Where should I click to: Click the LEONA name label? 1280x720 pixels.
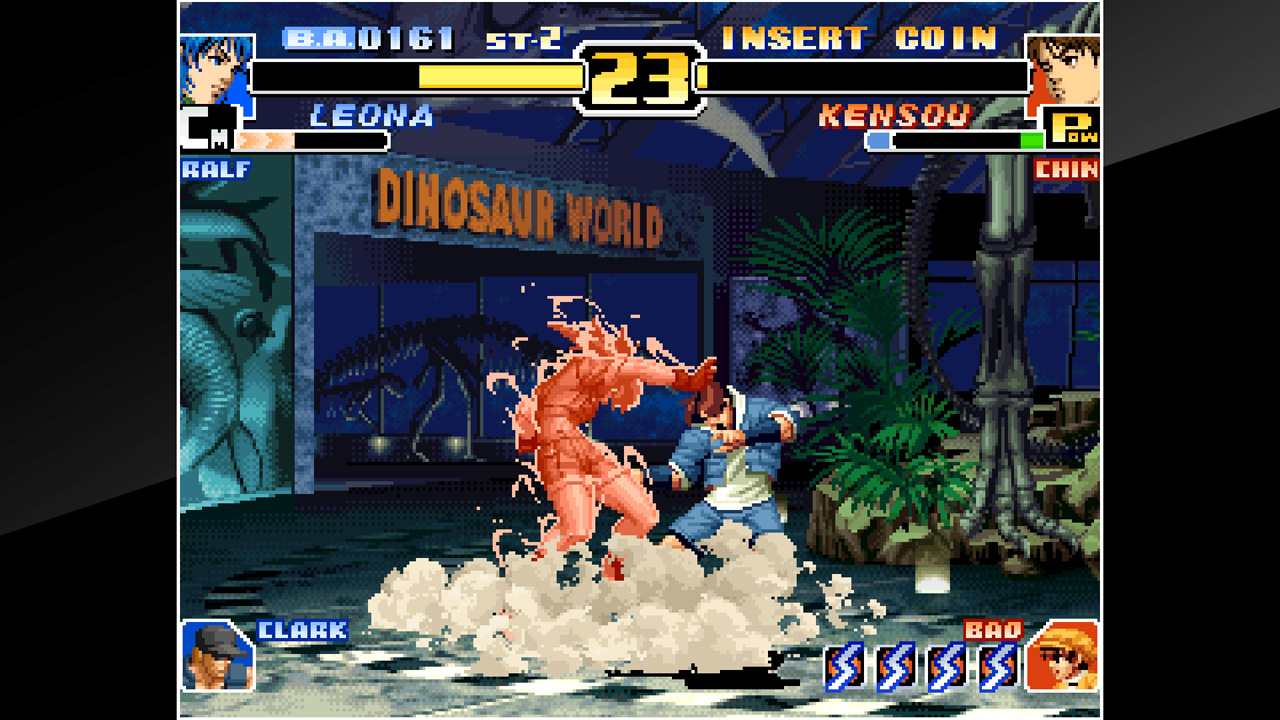coord(371,118)
